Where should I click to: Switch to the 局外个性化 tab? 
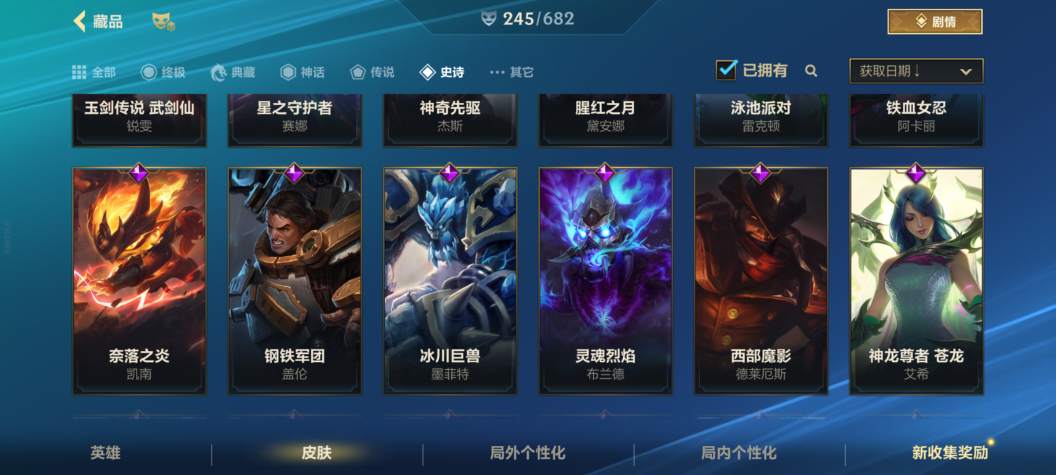[x=527, y=453]
